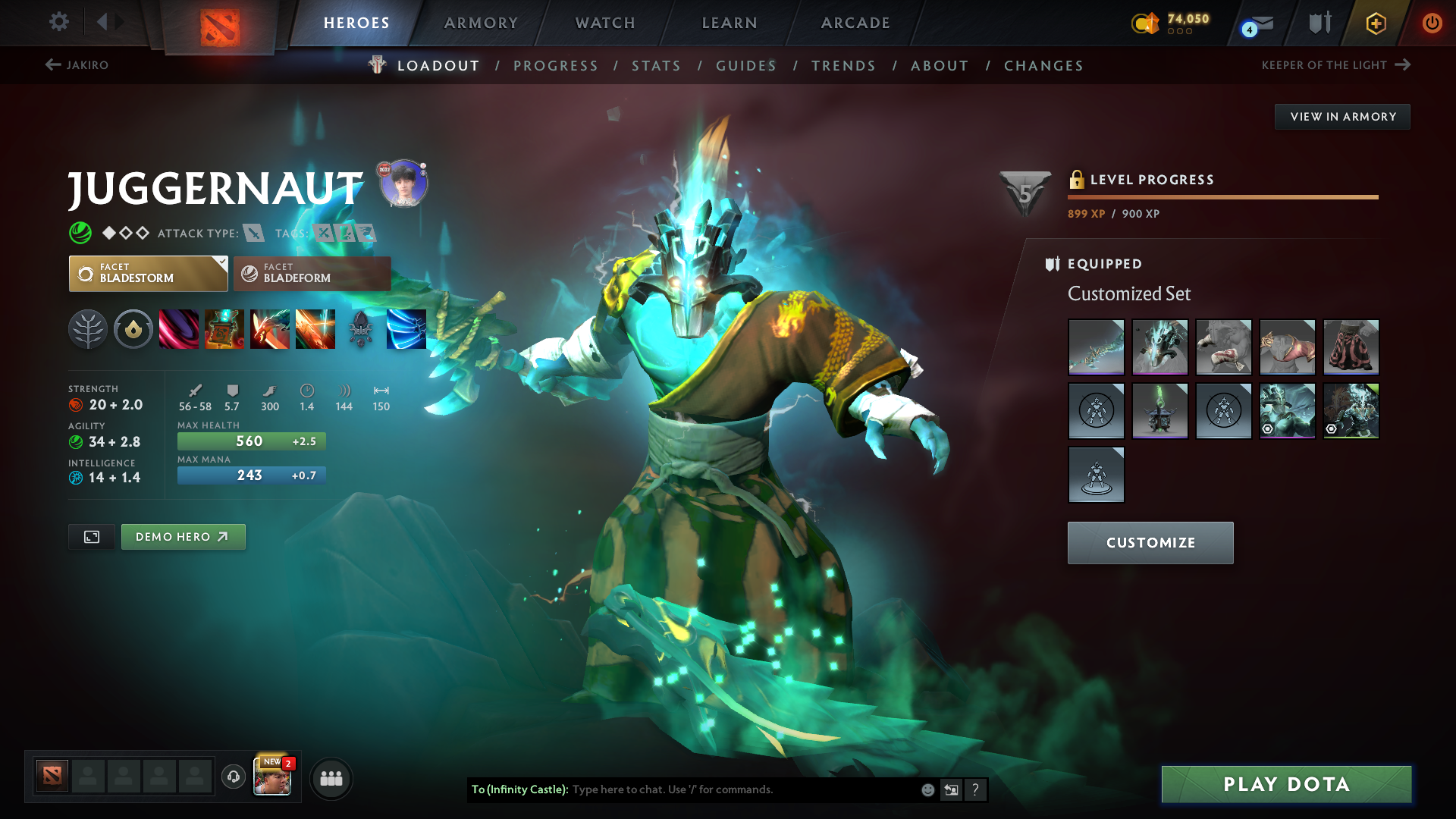Select the Omnislash ultimate ability icon
Screen dimensions: 1456x819
(315, 329)
